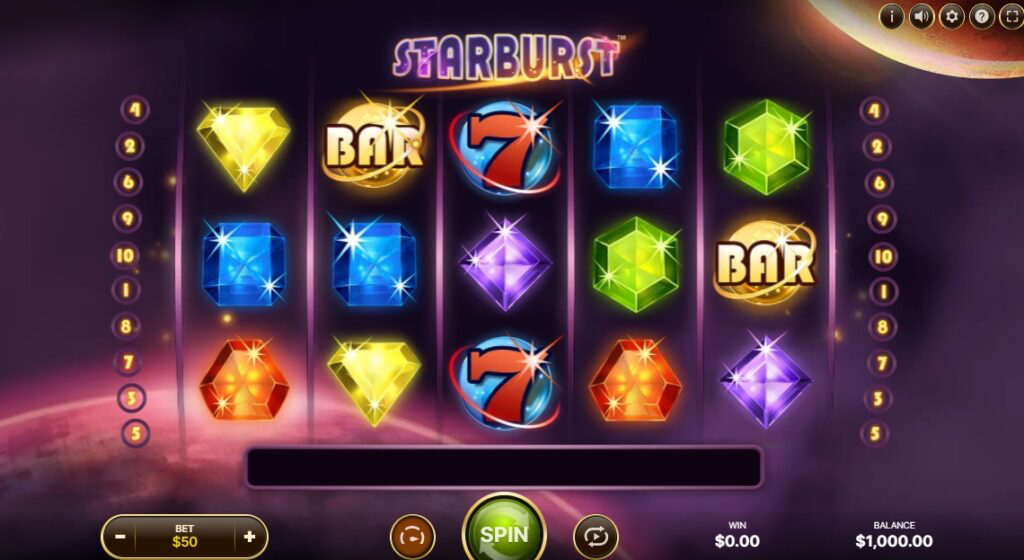Spin the reels with the green SPIN button
The width and height of the screenshot is (1024, 560).
click(x=504, y=534)
